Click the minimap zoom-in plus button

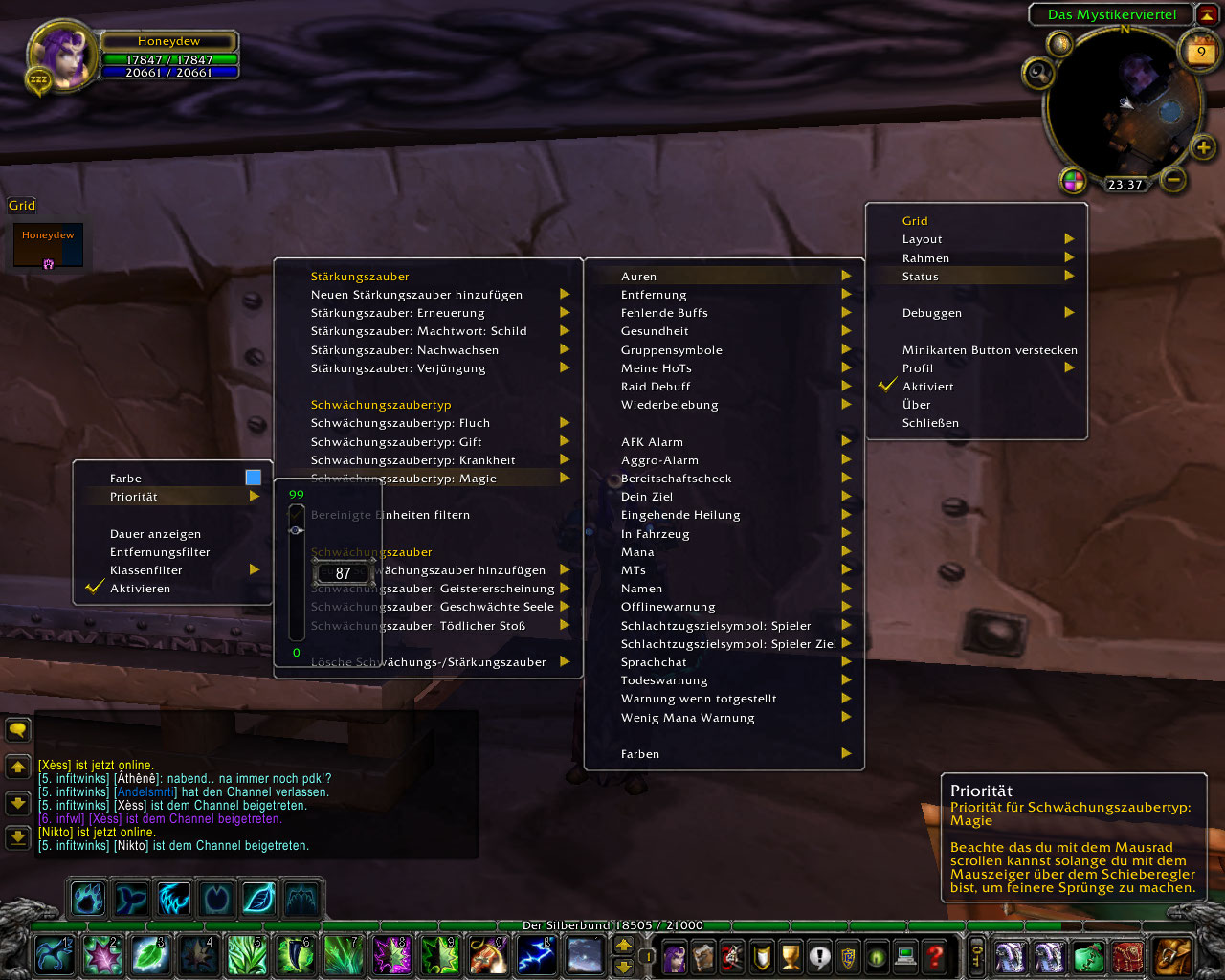[x=1203, y=147]
